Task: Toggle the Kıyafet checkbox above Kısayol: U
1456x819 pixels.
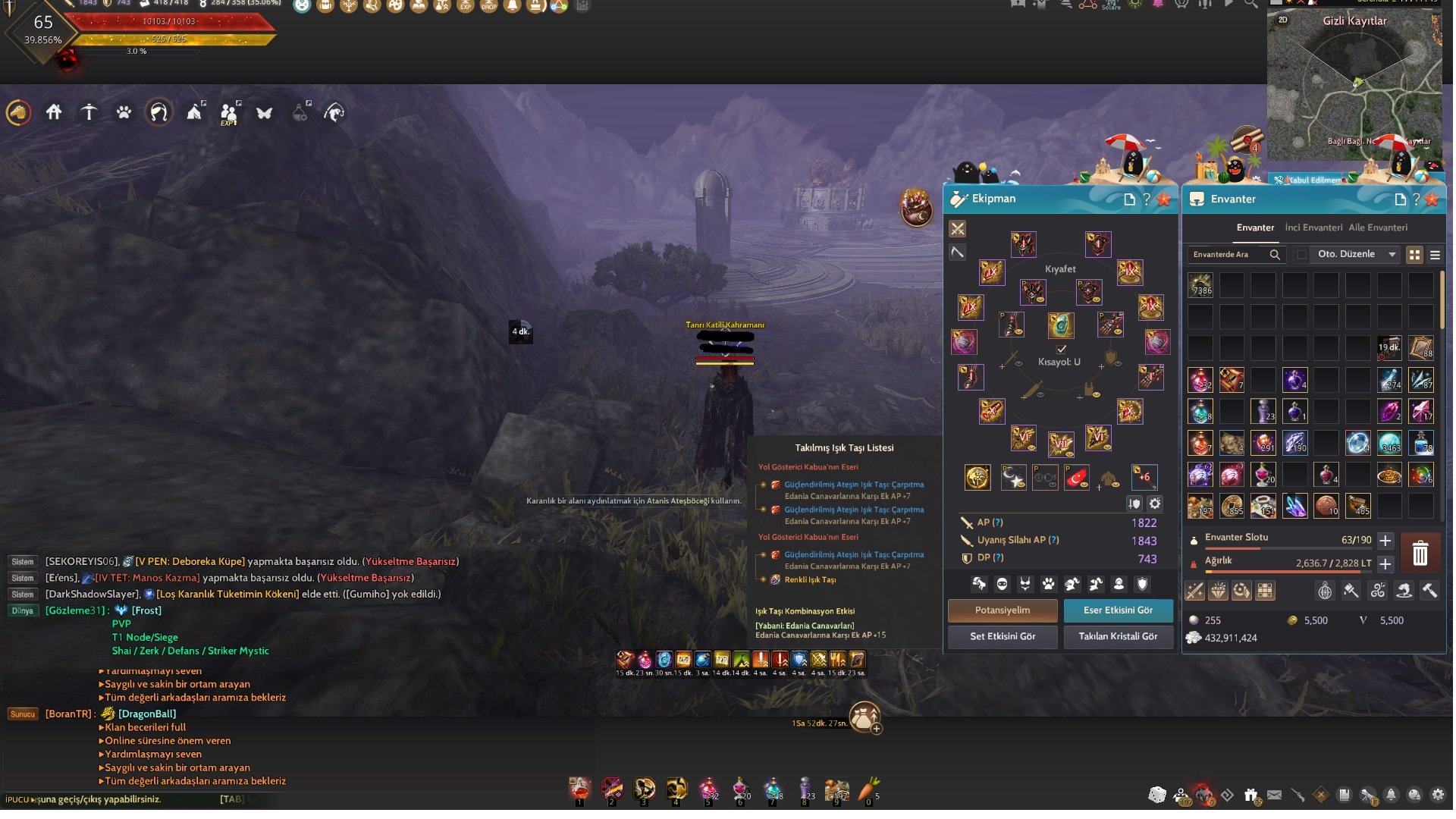Action: pyautogui.click(x=1062, y=349)
